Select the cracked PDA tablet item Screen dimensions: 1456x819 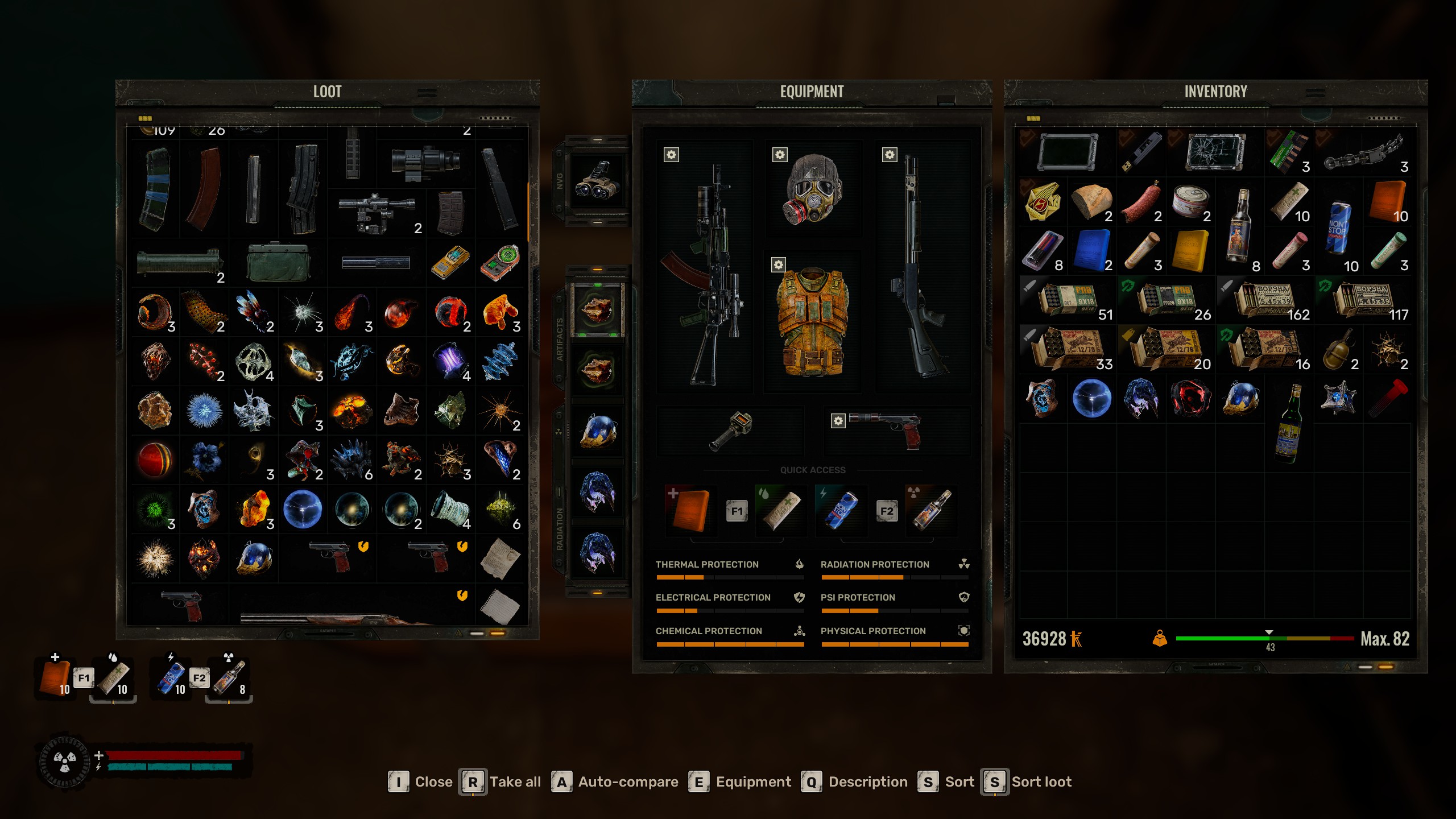1215,152
